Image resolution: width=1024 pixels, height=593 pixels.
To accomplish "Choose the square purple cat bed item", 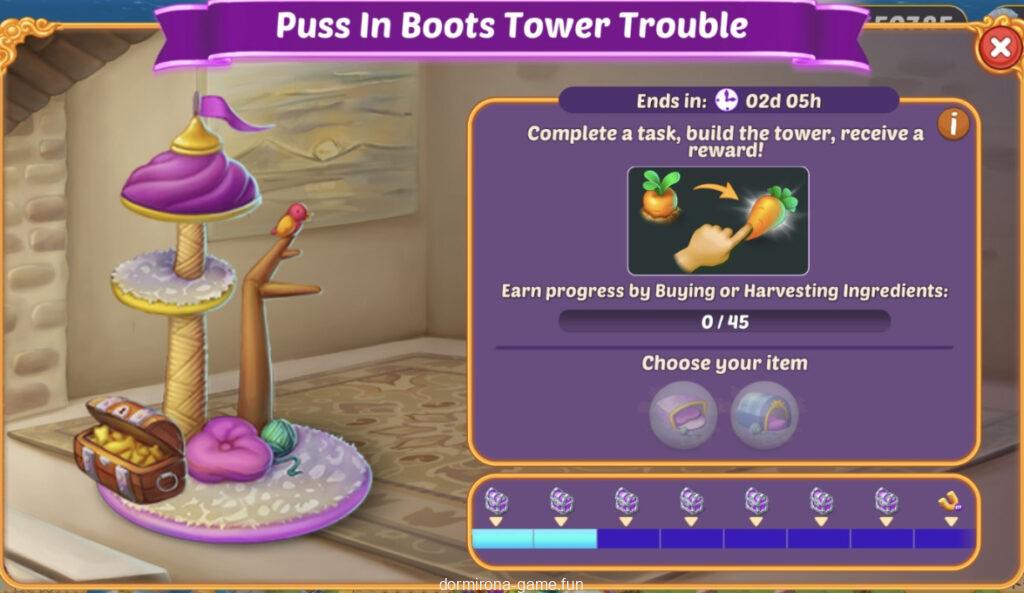I will 683,415.
